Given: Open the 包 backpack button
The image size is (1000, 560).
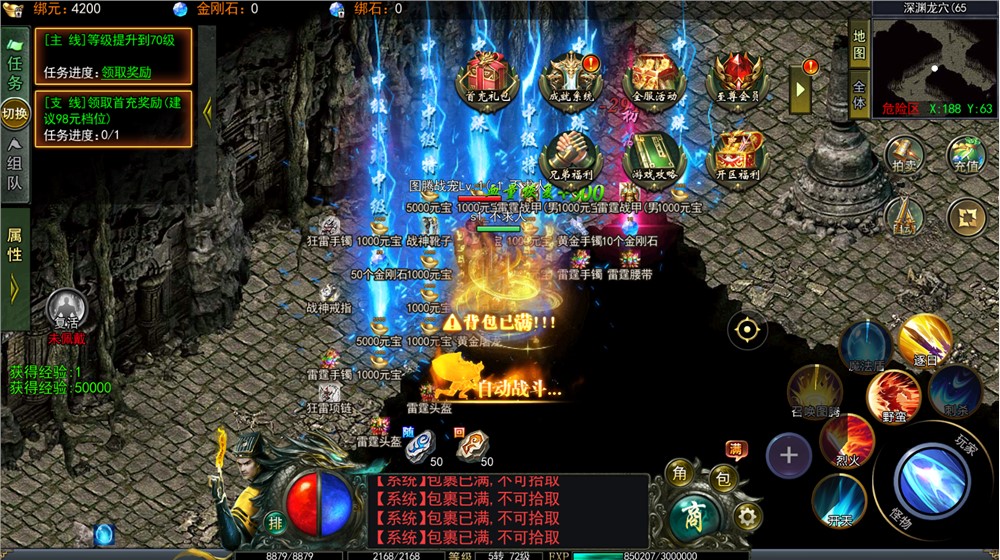Looking at the screenshot, I should (724, 480).
